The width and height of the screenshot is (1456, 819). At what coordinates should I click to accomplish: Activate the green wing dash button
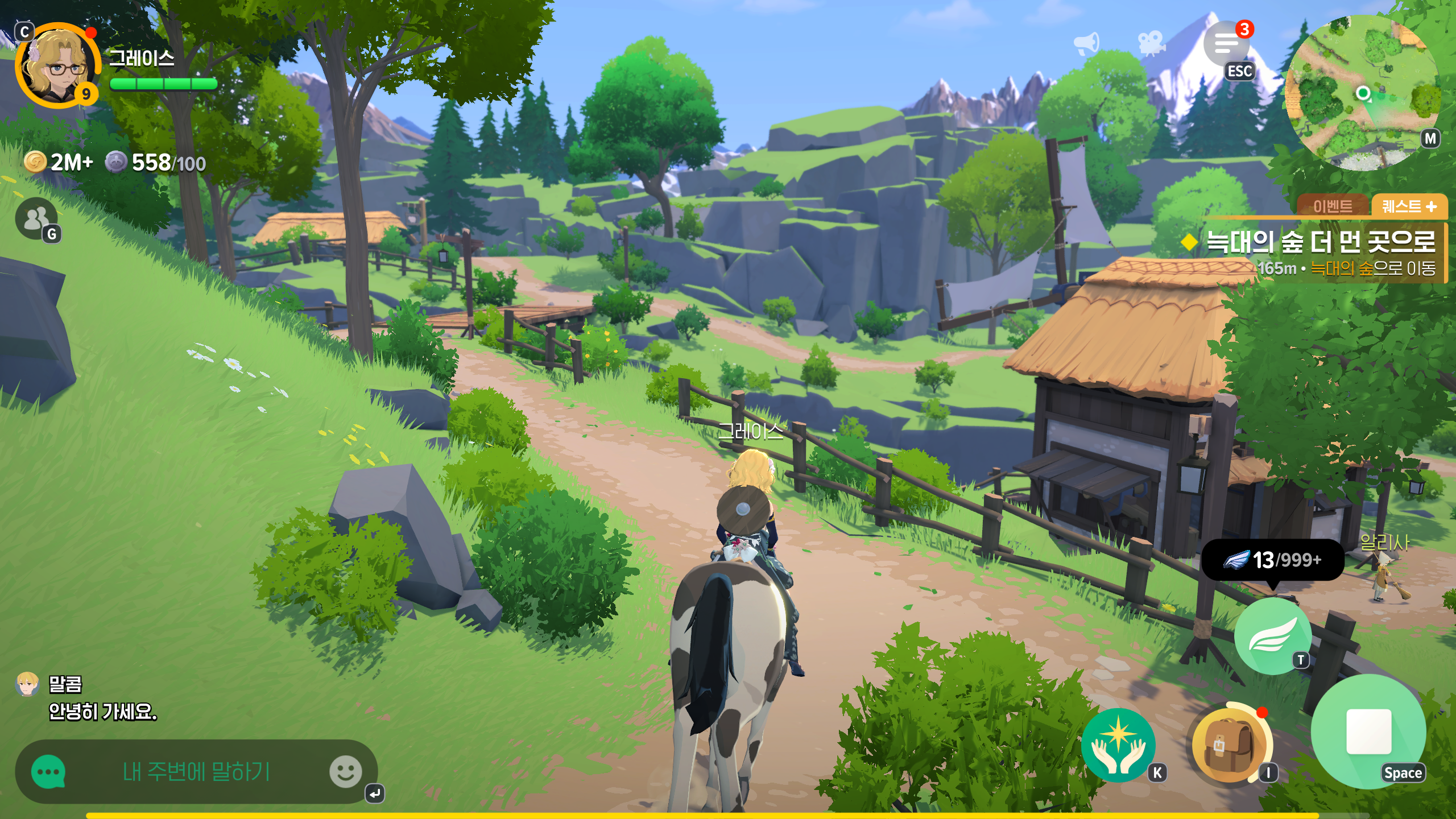click(1273, 637)
